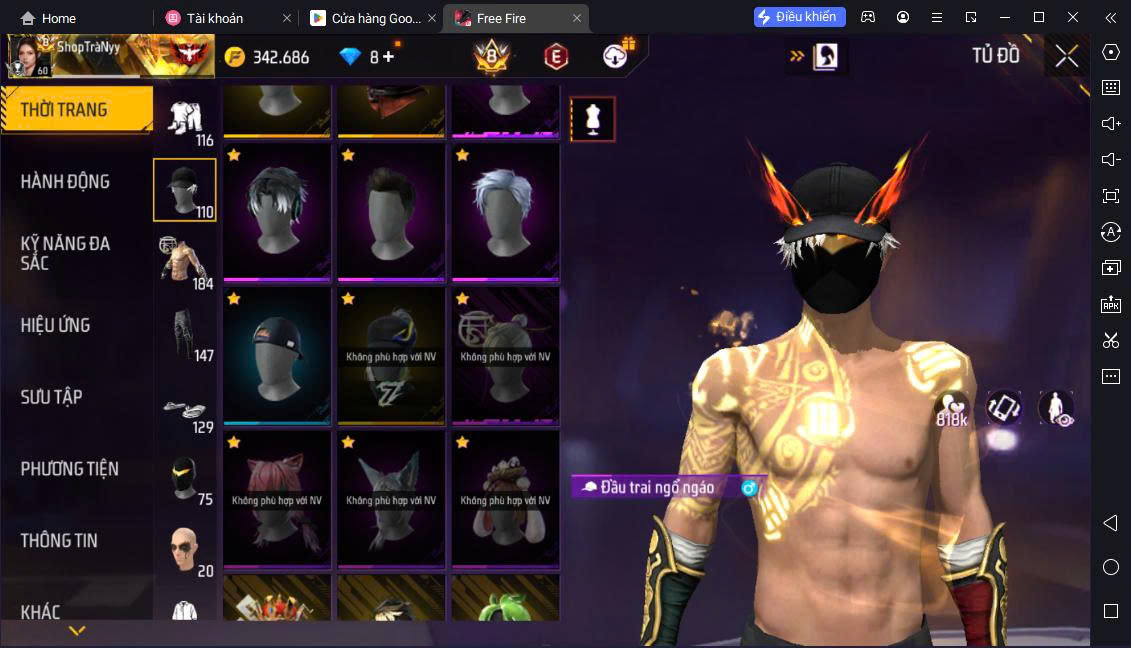Choose the pink cat-ear hair item

point(277,498)
